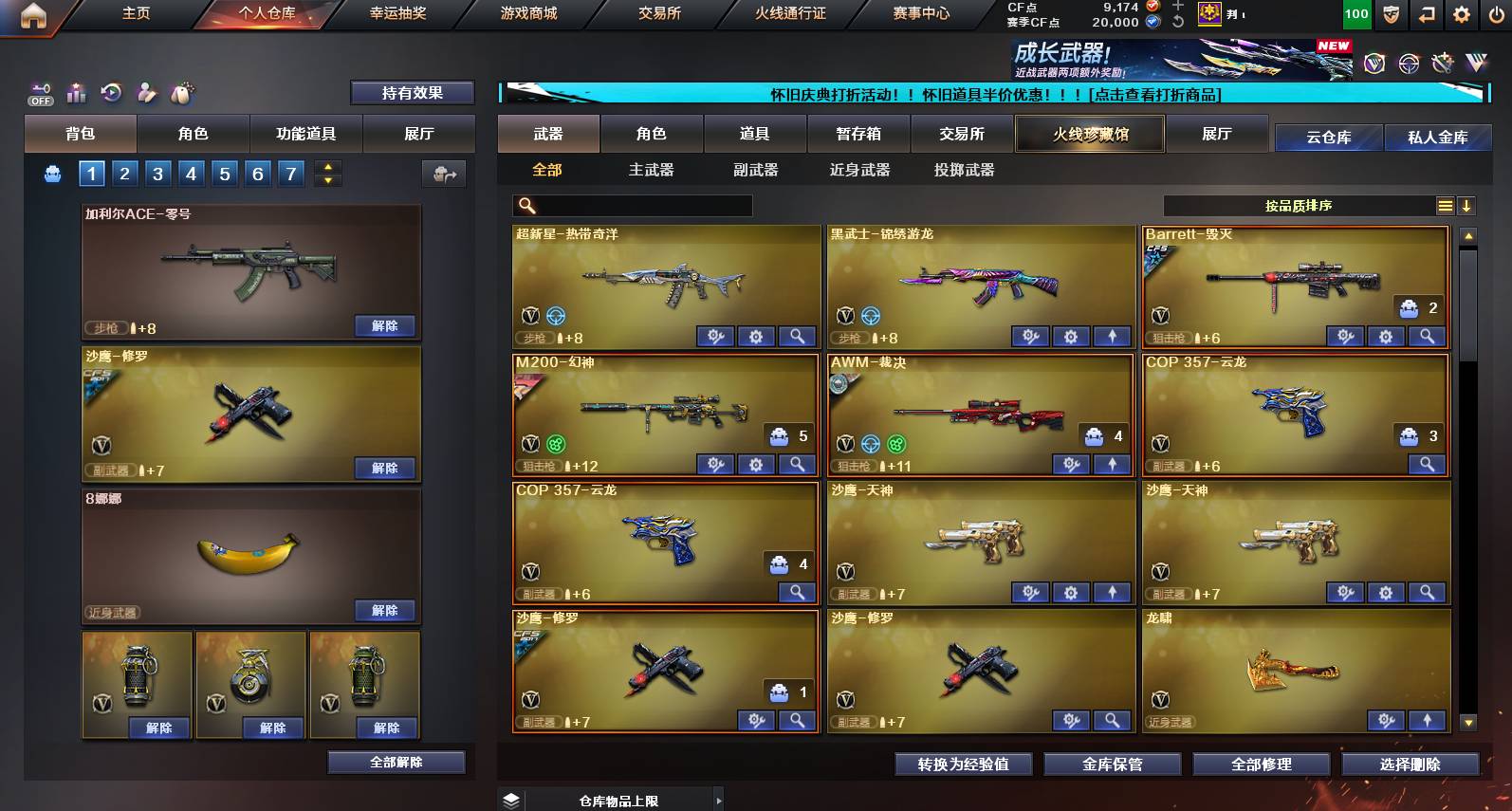Click the pet icon in the top-left toolbar
Screen dimensions: 1512x811
[x=183, y=92]
